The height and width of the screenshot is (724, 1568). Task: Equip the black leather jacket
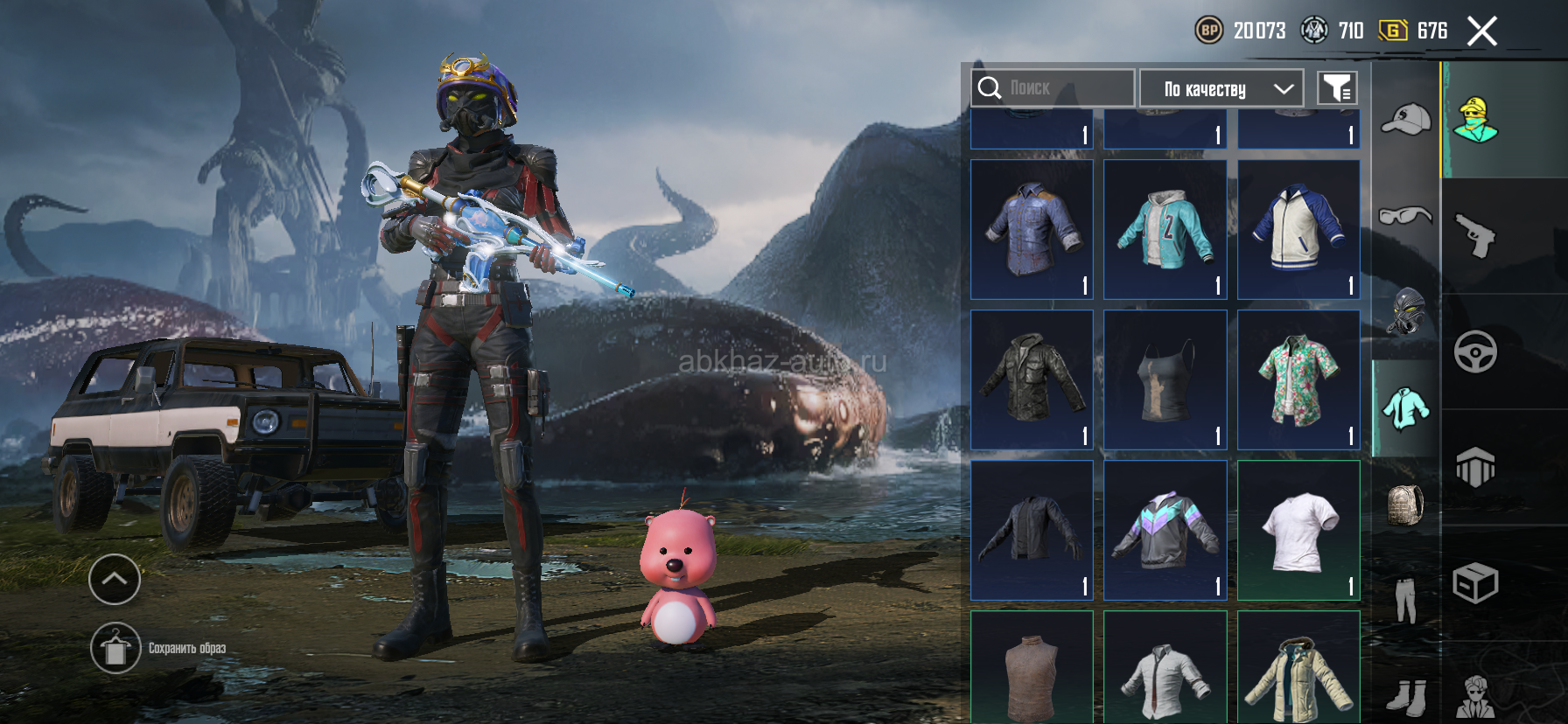(1032, 379)
